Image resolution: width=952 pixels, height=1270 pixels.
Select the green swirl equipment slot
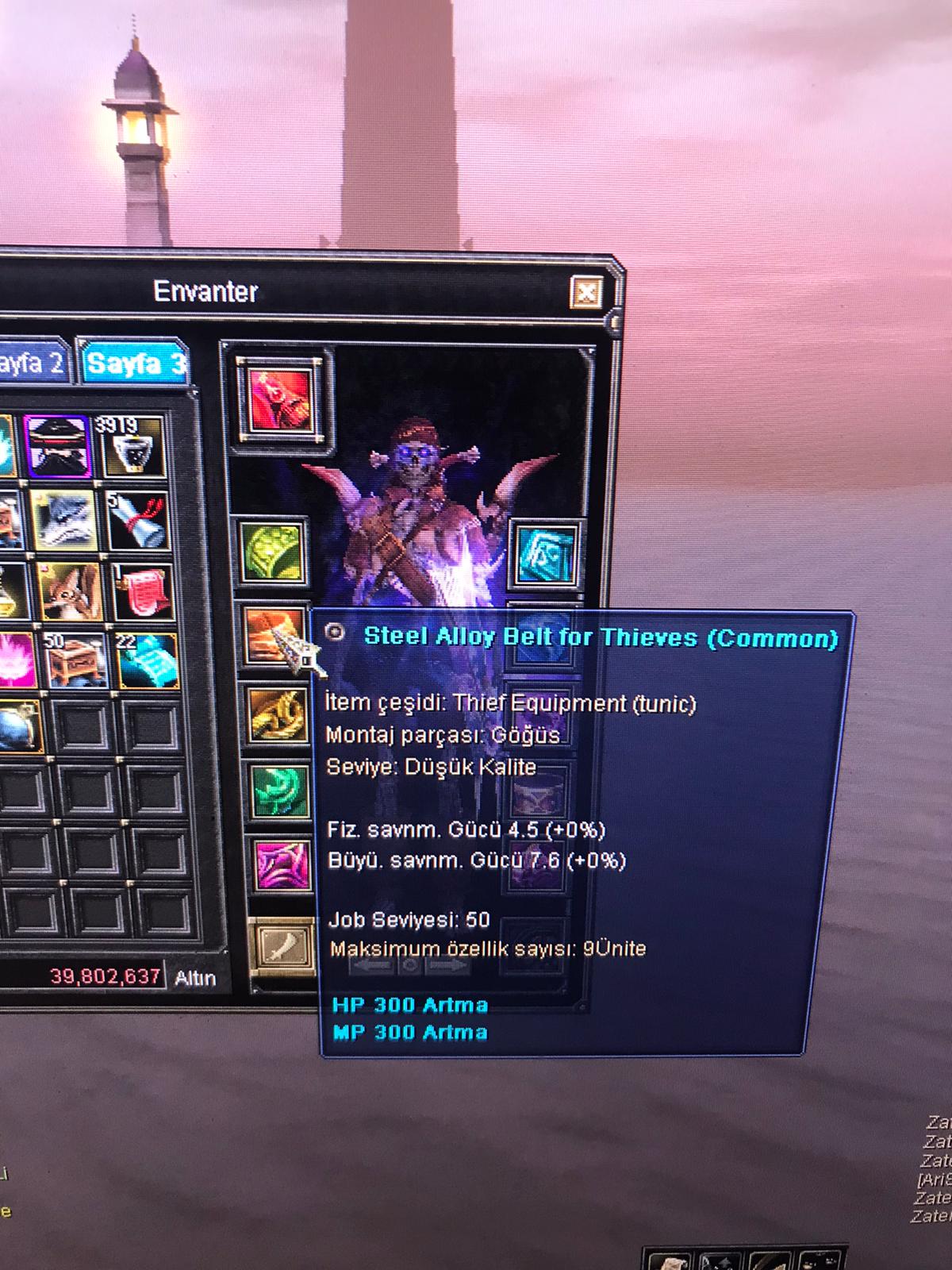coord(280,790)
